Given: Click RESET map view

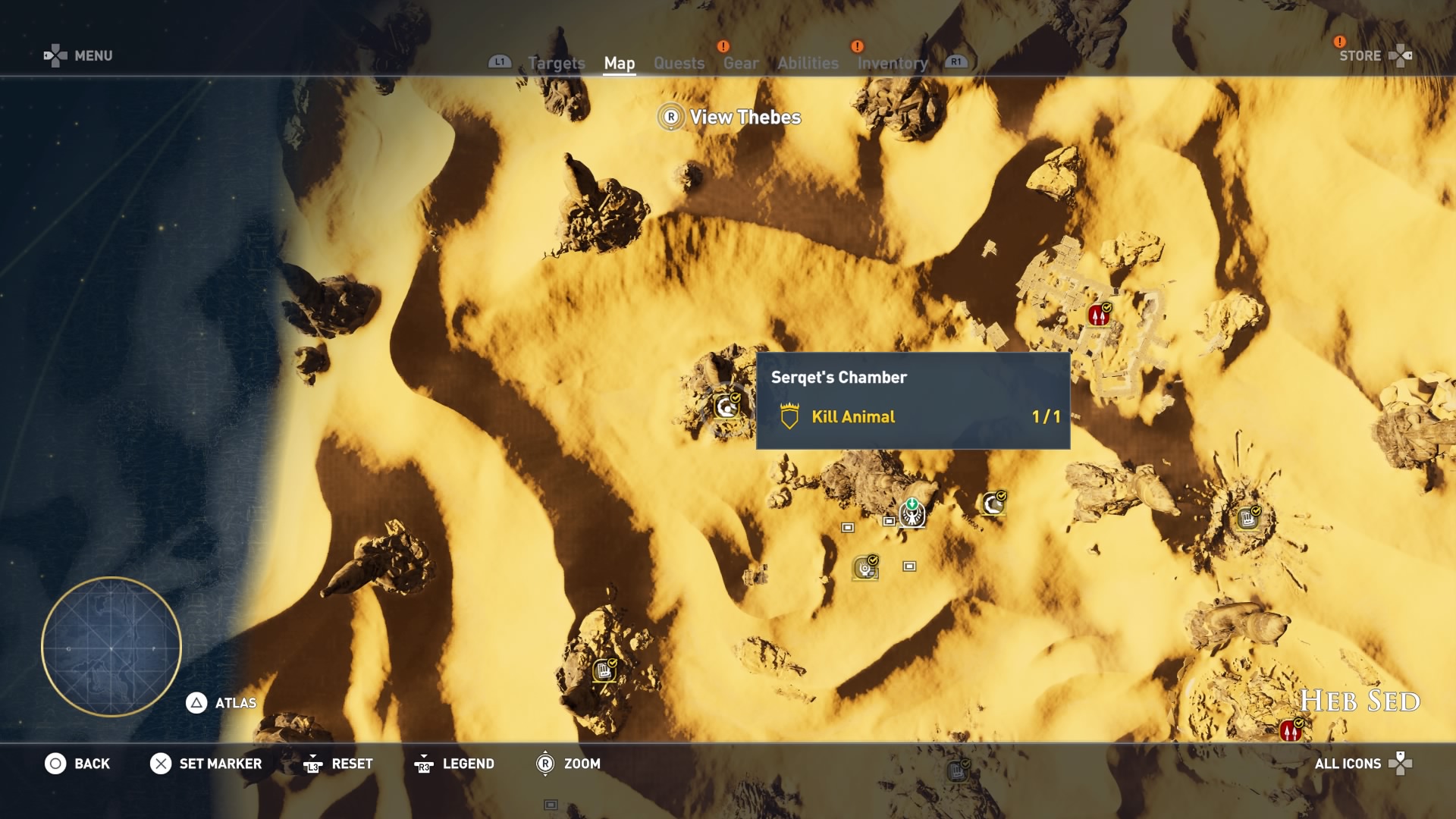Looking at the screenshot, I should point(338,764).
